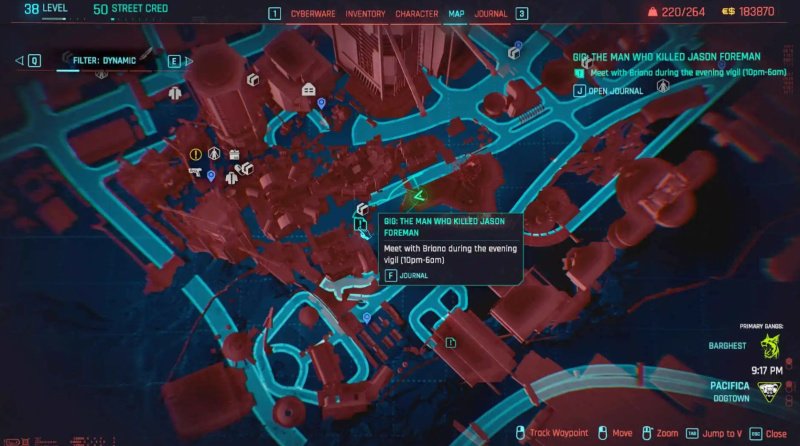Select the Map tab
Image resolution: width=800 pixels, height=446 pixels.
[457, 14]
